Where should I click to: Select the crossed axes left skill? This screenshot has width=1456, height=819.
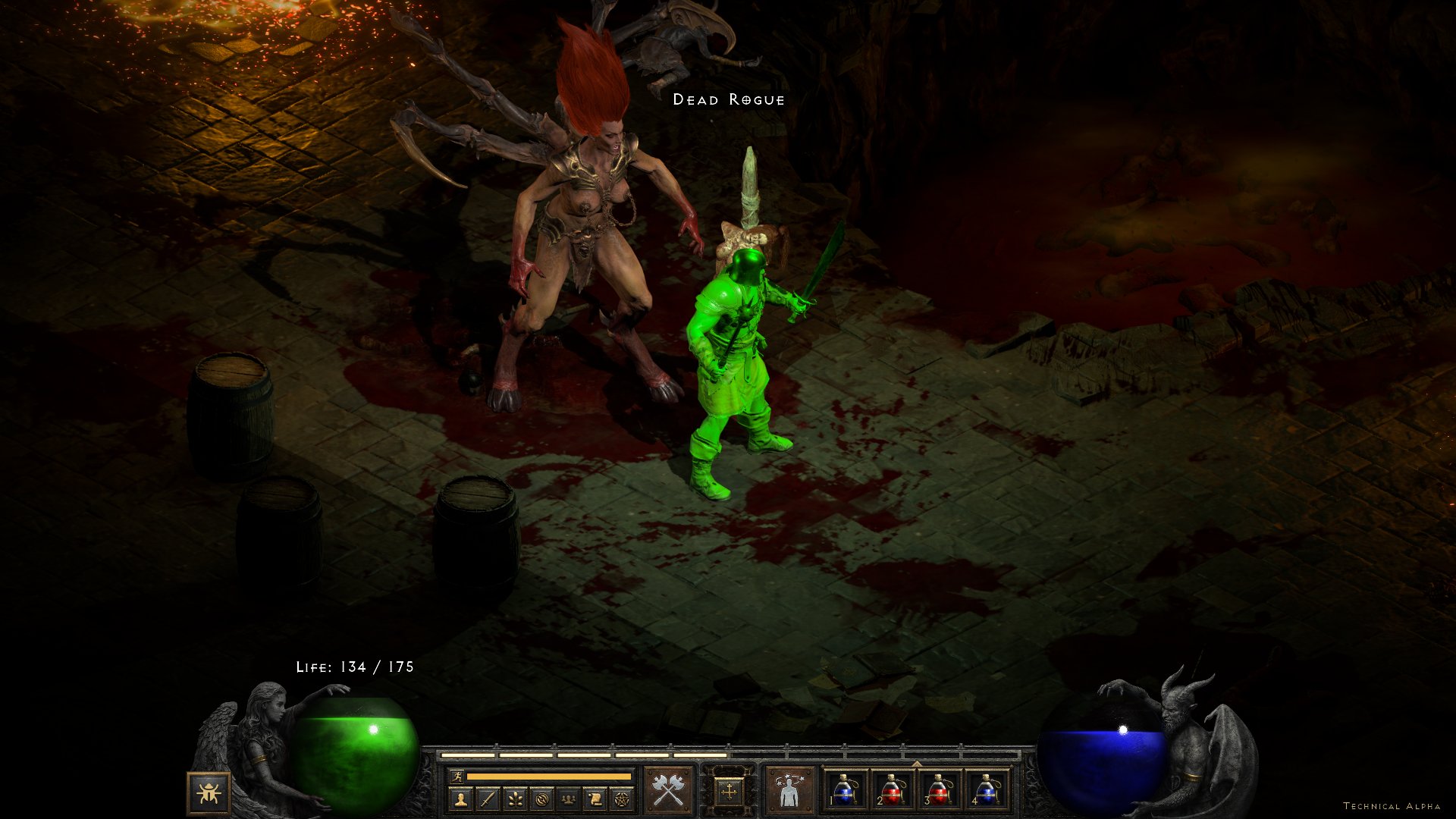point(668,791)
